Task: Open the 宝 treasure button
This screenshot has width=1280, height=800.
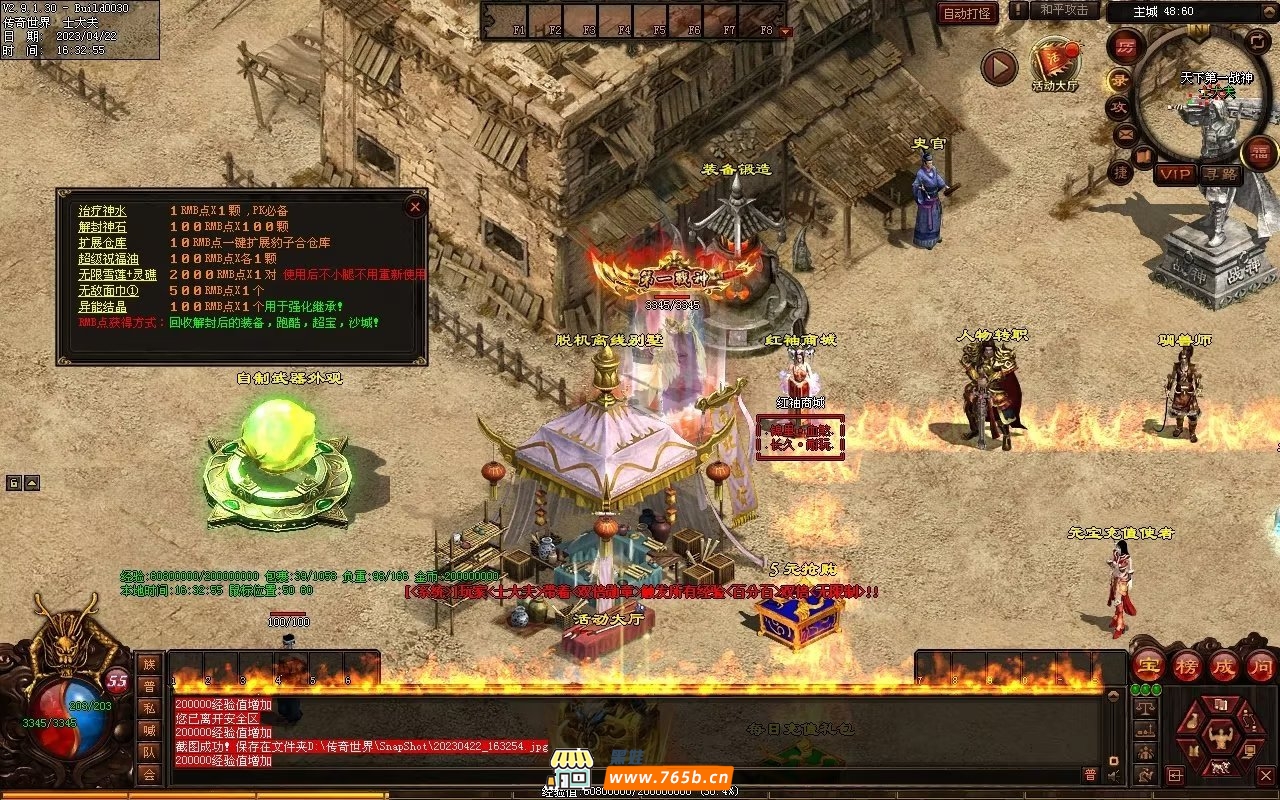Action: tap(1148, 665)
